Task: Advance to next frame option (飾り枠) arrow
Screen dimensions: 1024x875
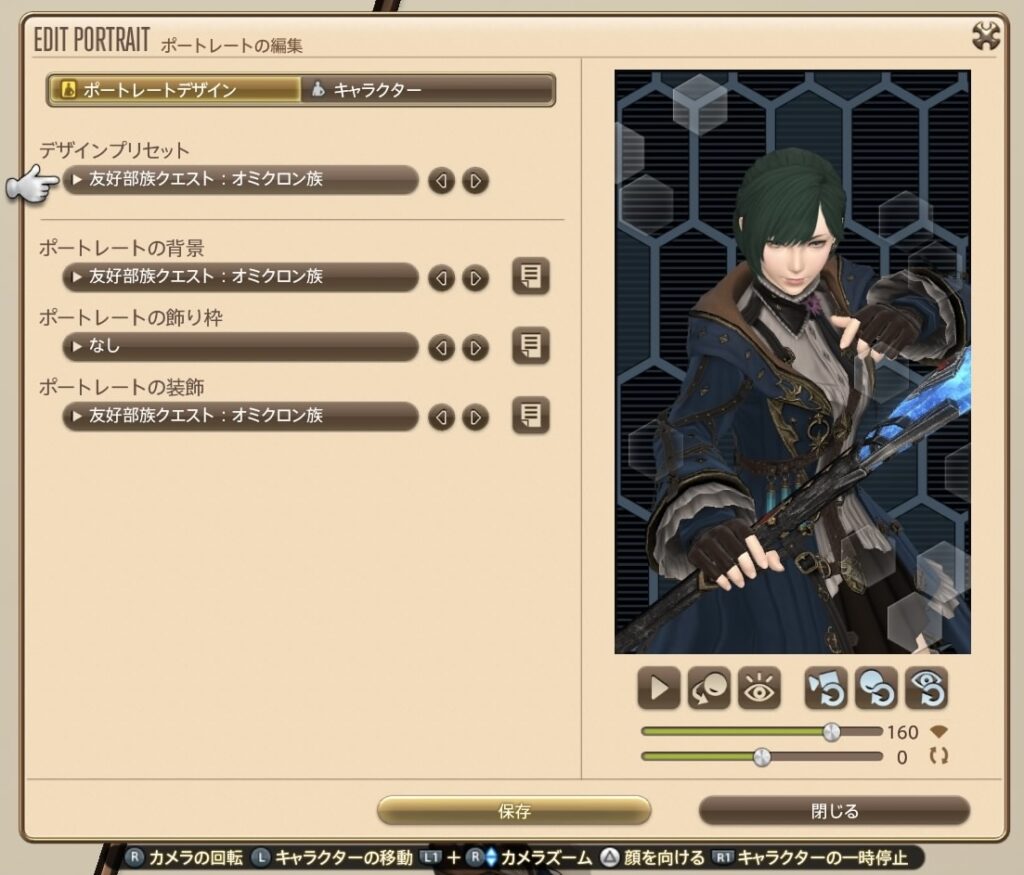Action: (x=476, y=348)
